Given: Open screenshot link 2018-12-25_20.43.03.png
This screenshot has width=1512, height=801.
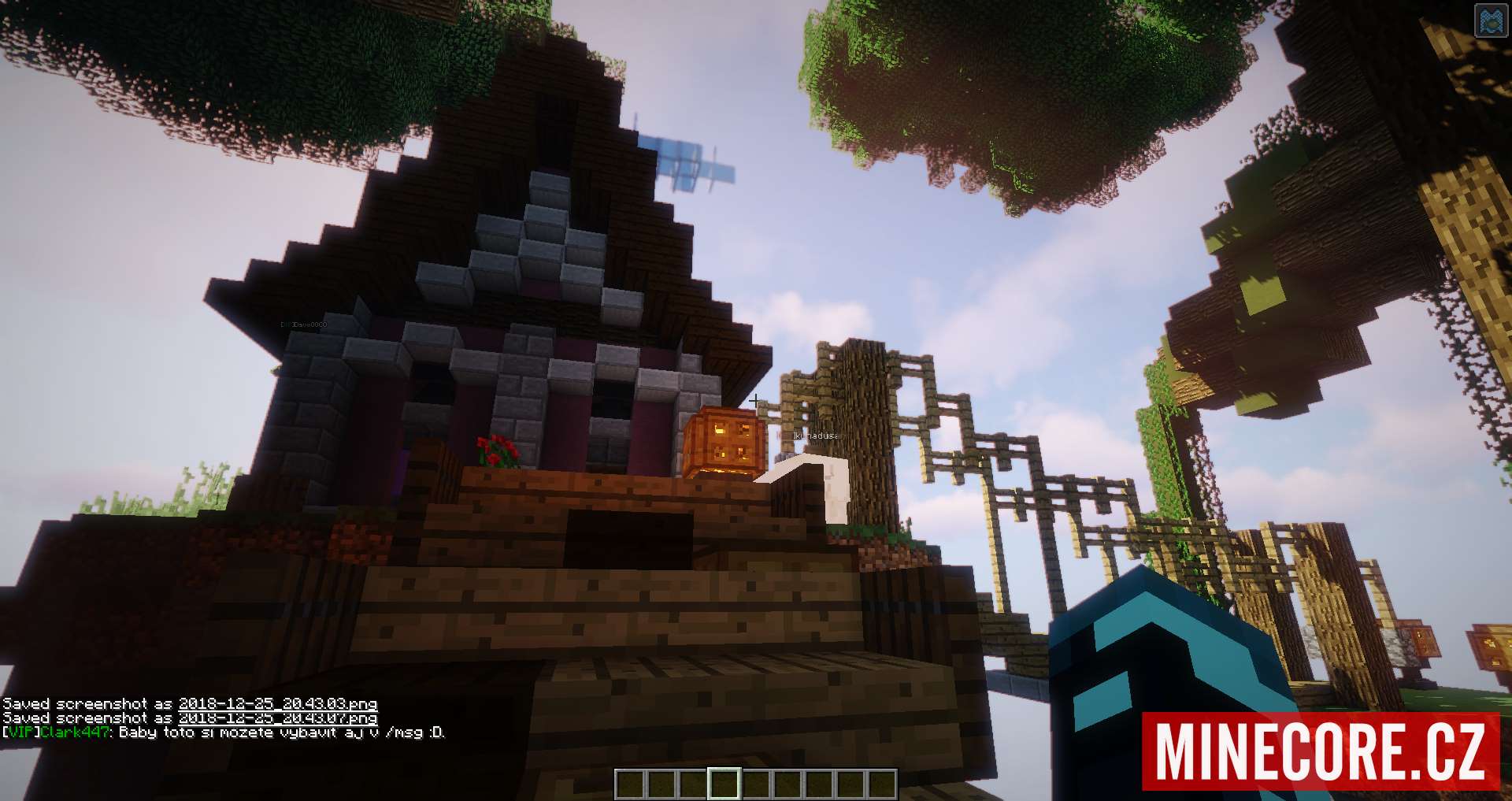Looking at the screenshot, I should [277, 704].
